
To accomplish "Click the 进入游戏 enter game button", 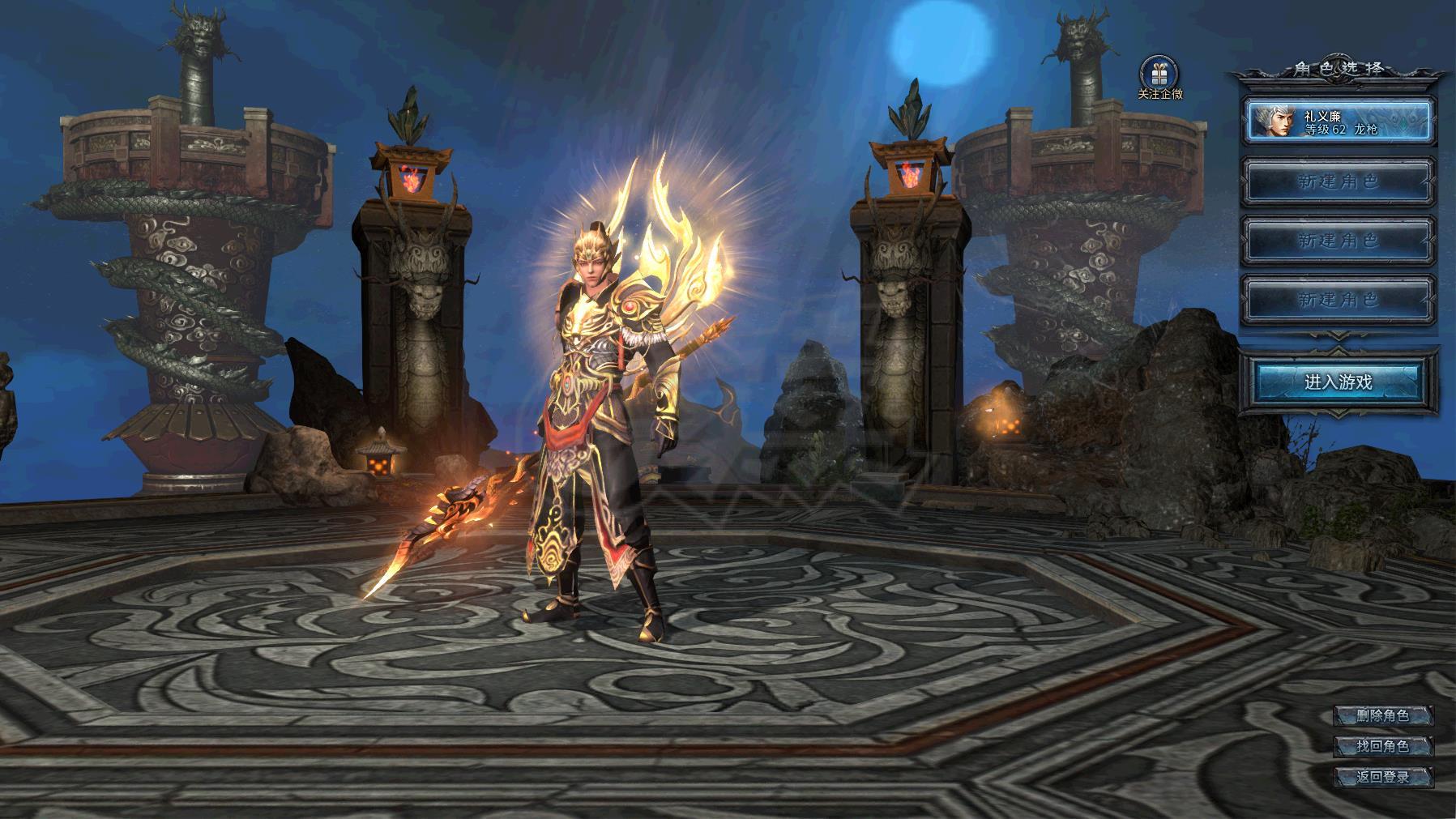I will coord(1338,382).
